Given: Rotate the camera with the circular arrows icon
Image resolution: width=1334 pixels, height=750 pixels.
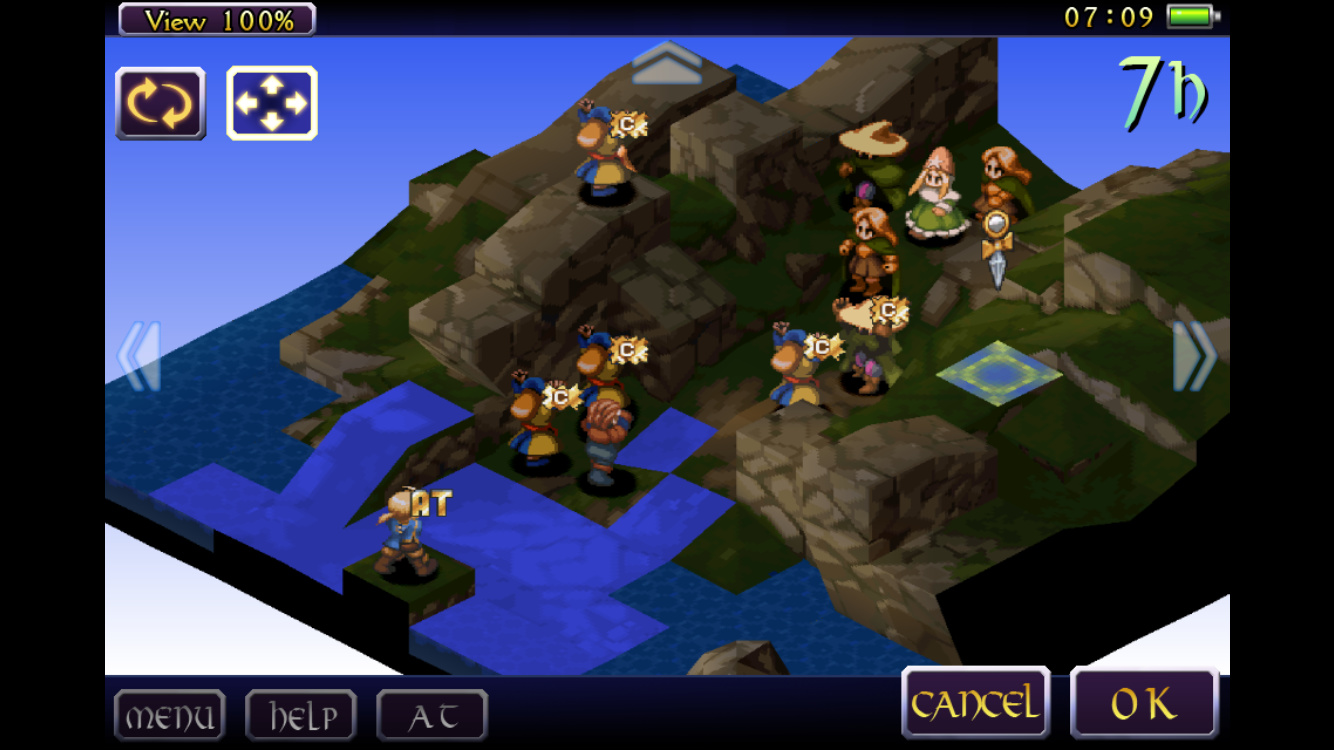Looking at the screenshot, I should [161, 104].
